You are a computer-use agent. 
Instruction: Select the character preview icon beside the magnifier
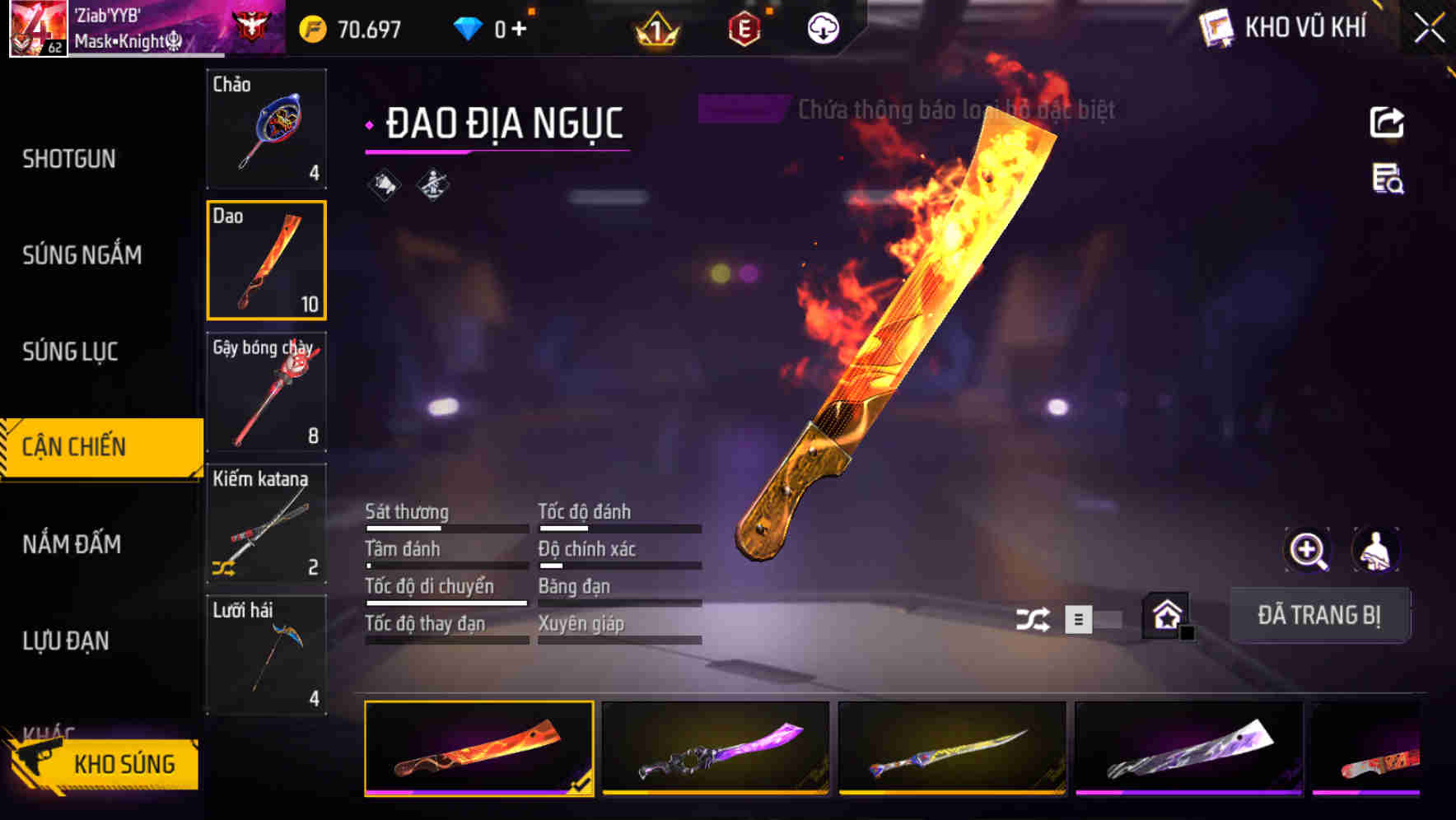coord(1377,550)
